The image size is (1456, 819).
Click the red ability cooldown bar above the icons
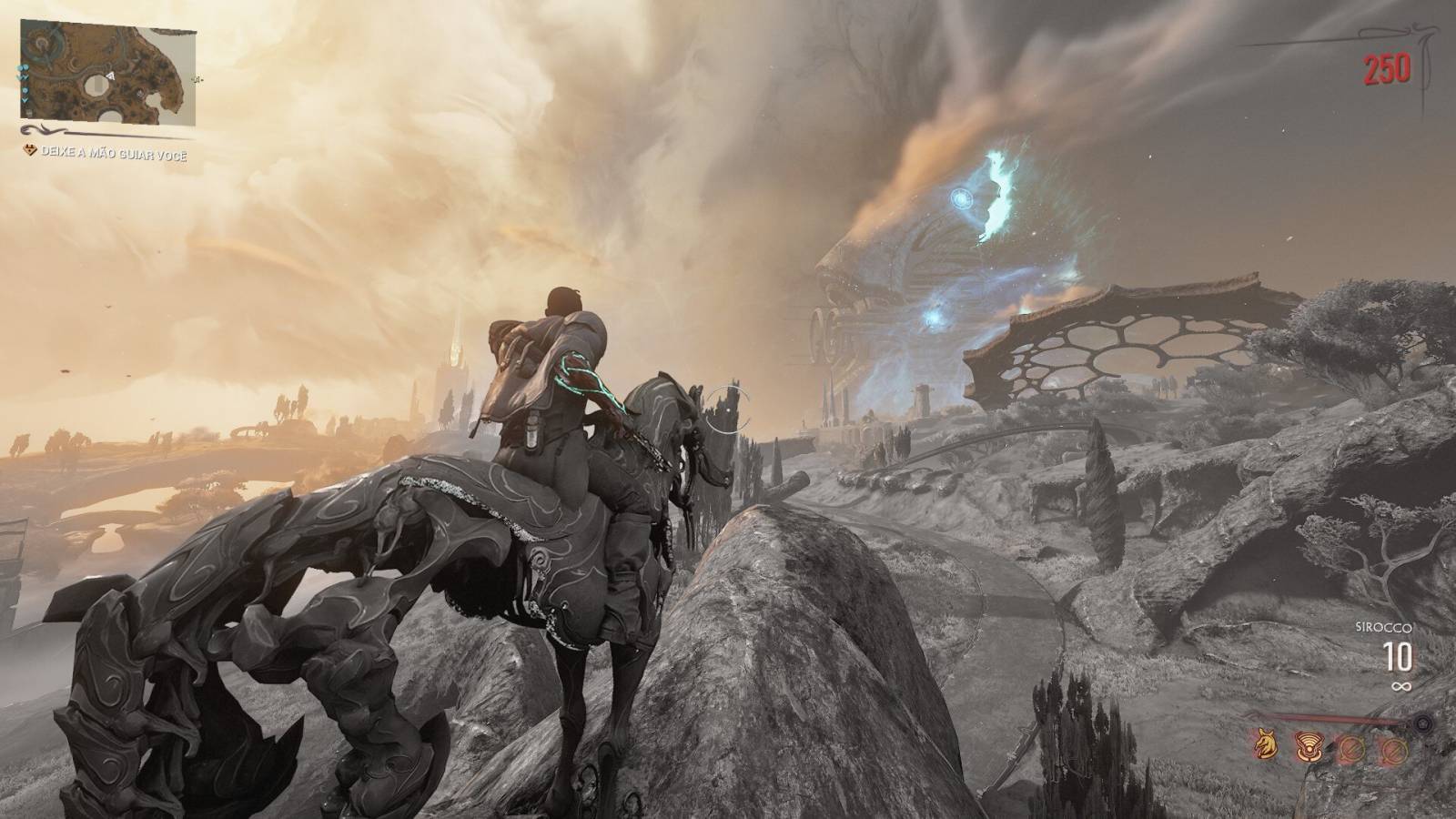1339,718
